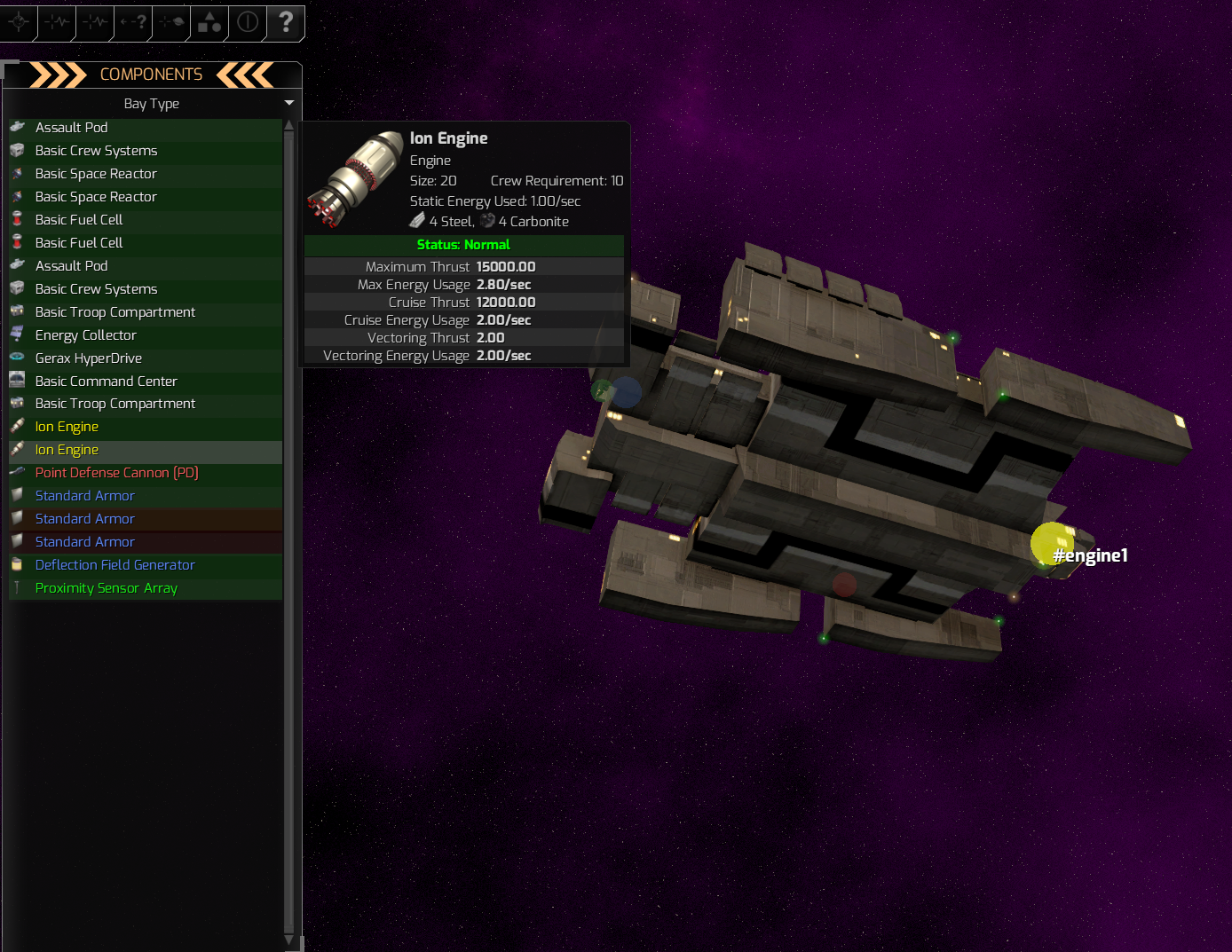
Task: Select the Point Defense Cannon component
Action: (x=115, y=472)
